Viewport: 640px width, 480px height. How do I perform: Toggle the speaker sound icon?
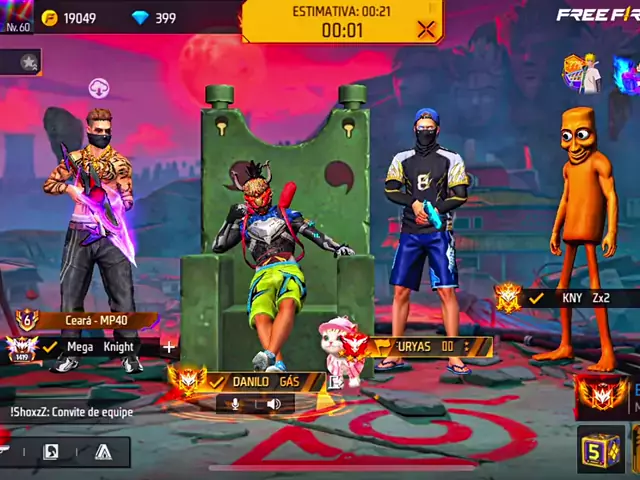click(x=273, y=404)
